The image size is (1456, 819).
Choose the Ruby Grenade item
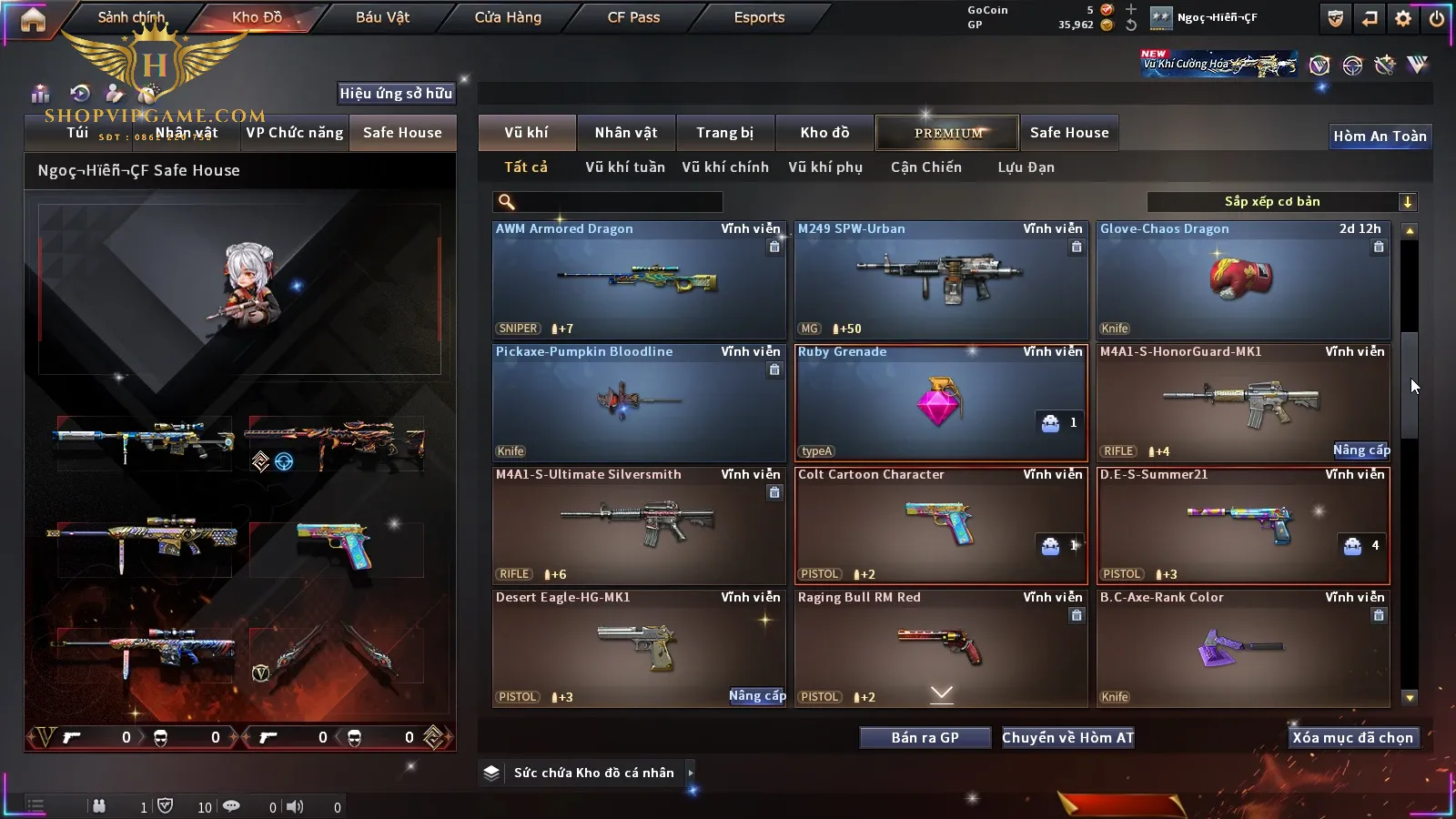pyautogui.click(x=941, y=403)
